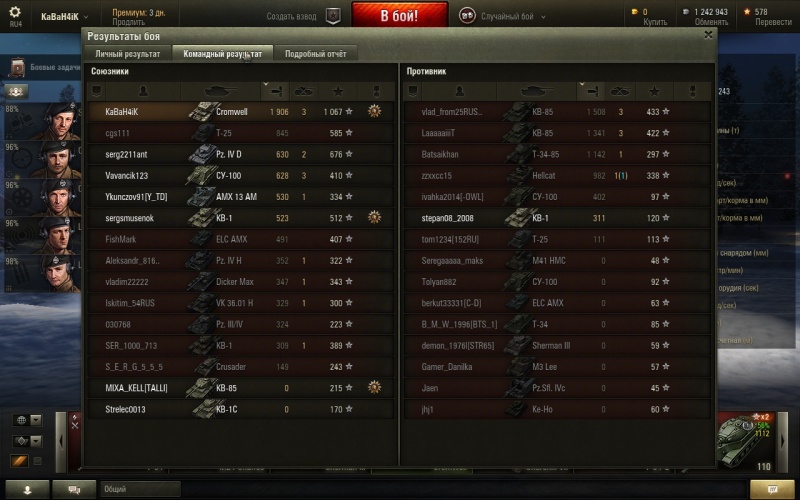Open the yellow notification button in bottom corner

pyautogui.click(x=772, y=489)
